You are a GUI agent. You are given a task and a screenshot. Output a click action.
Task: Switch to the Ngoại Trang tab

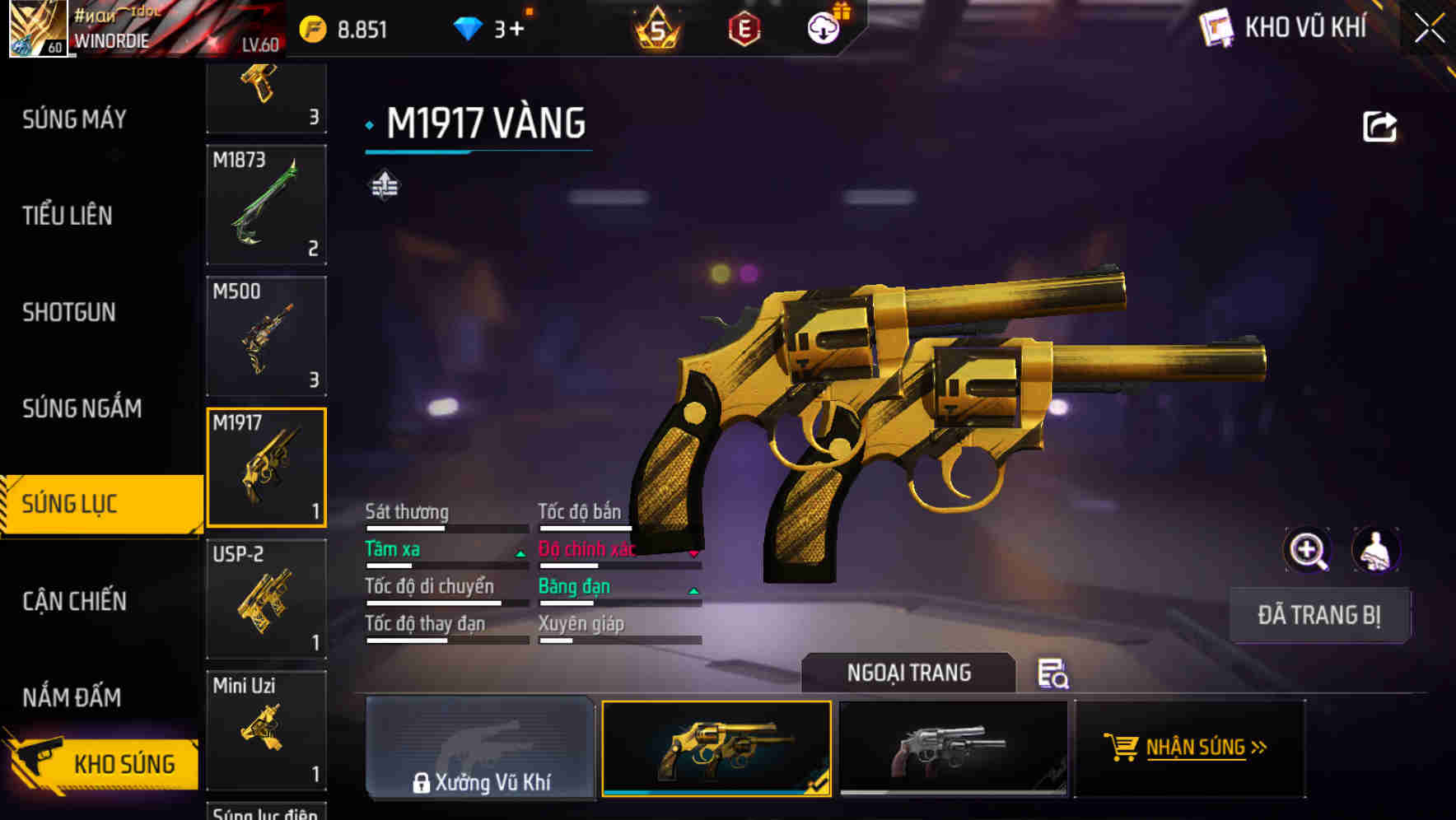(908, 673)
